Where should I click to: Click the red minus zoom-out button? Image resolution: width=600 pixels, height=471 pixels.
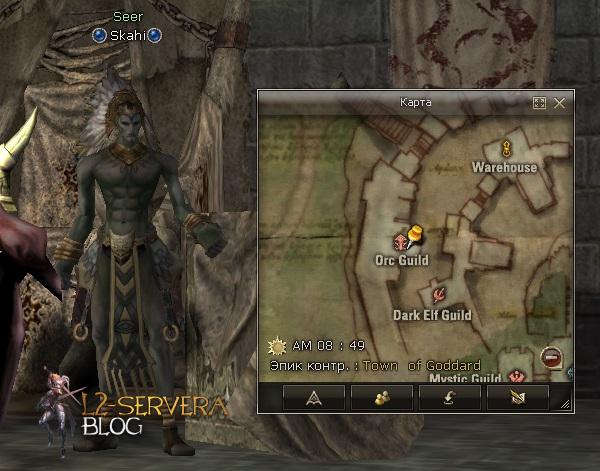pos(550,356)
